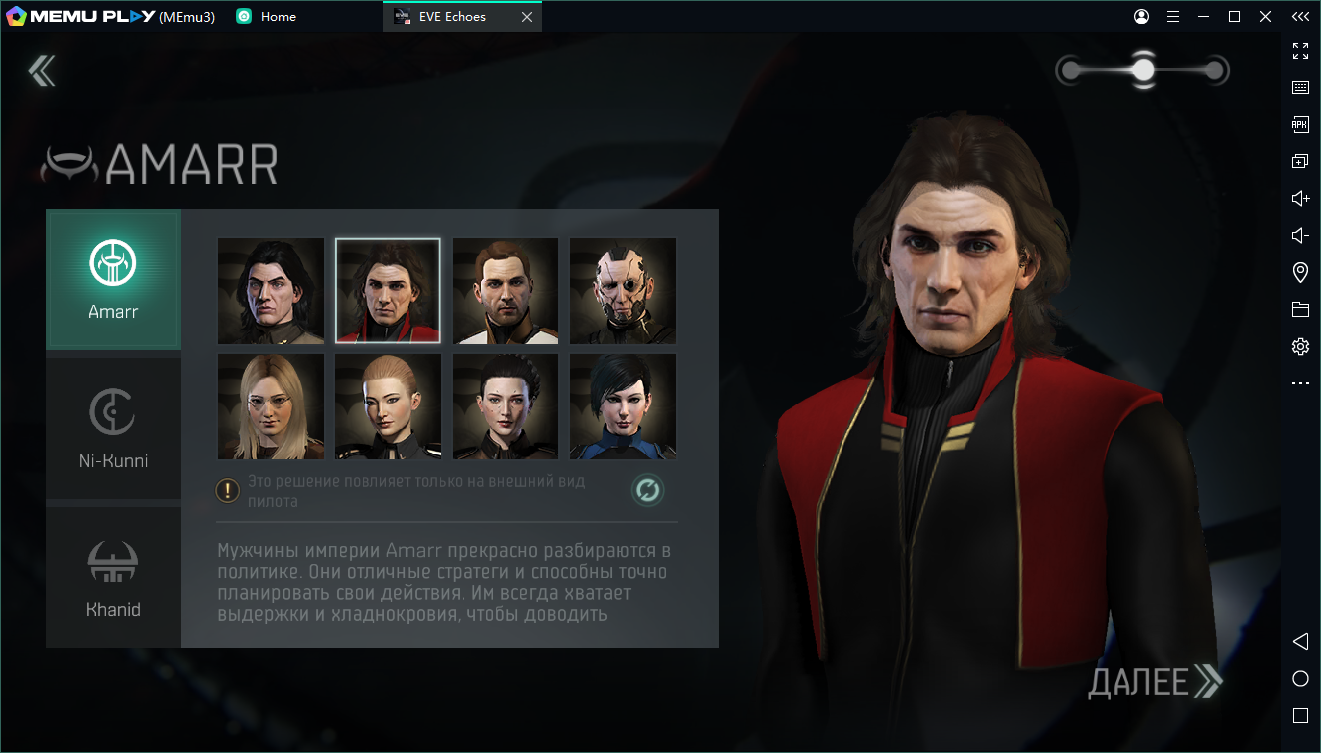Pick the long black-haired male portrait
1321x753 pixels.
pyautogui.click(x=271, y=290)
